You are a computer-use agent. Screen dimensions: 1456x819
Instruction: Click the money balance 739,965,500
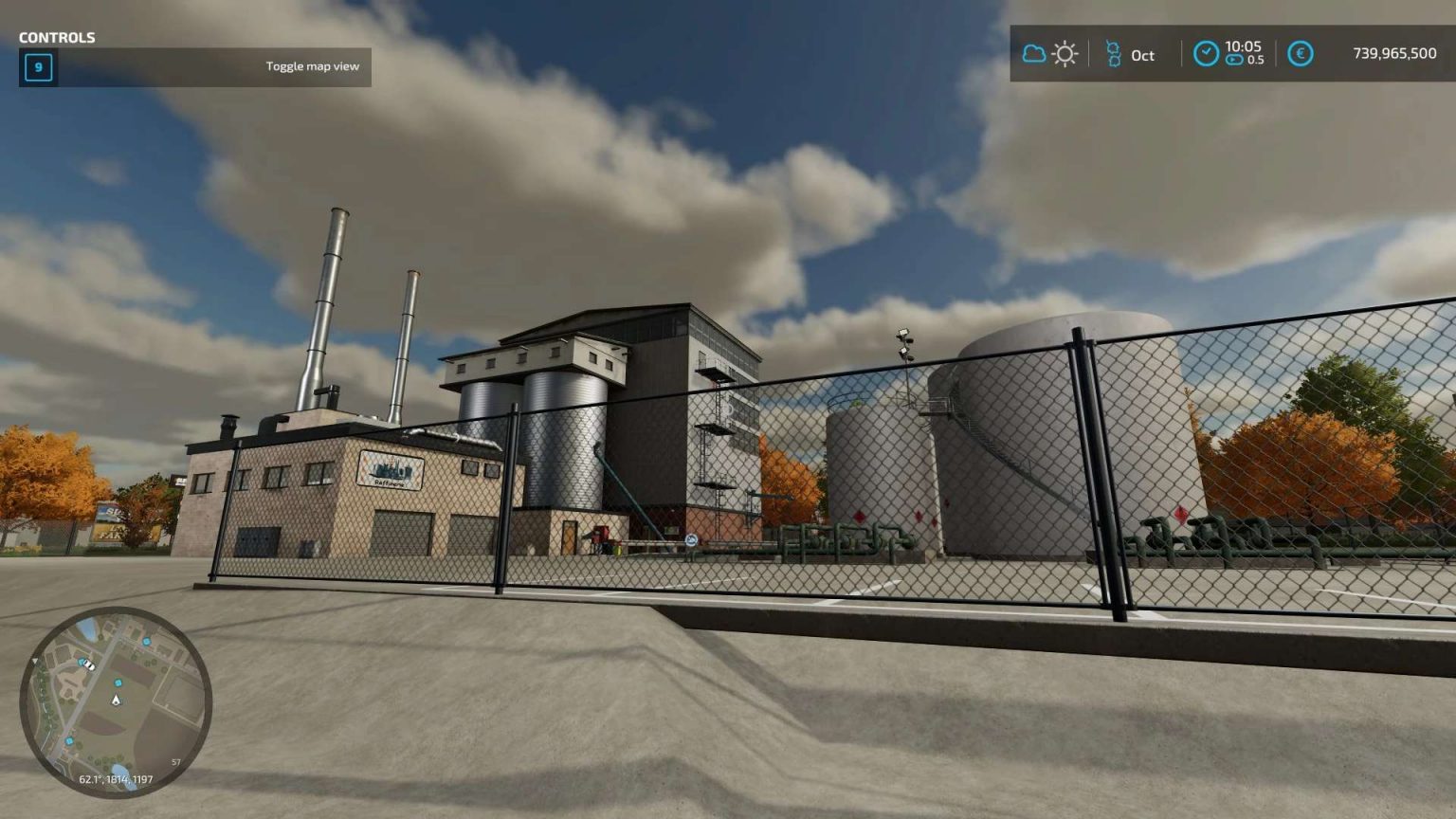pyautogui.click(x=1393, y=53)
